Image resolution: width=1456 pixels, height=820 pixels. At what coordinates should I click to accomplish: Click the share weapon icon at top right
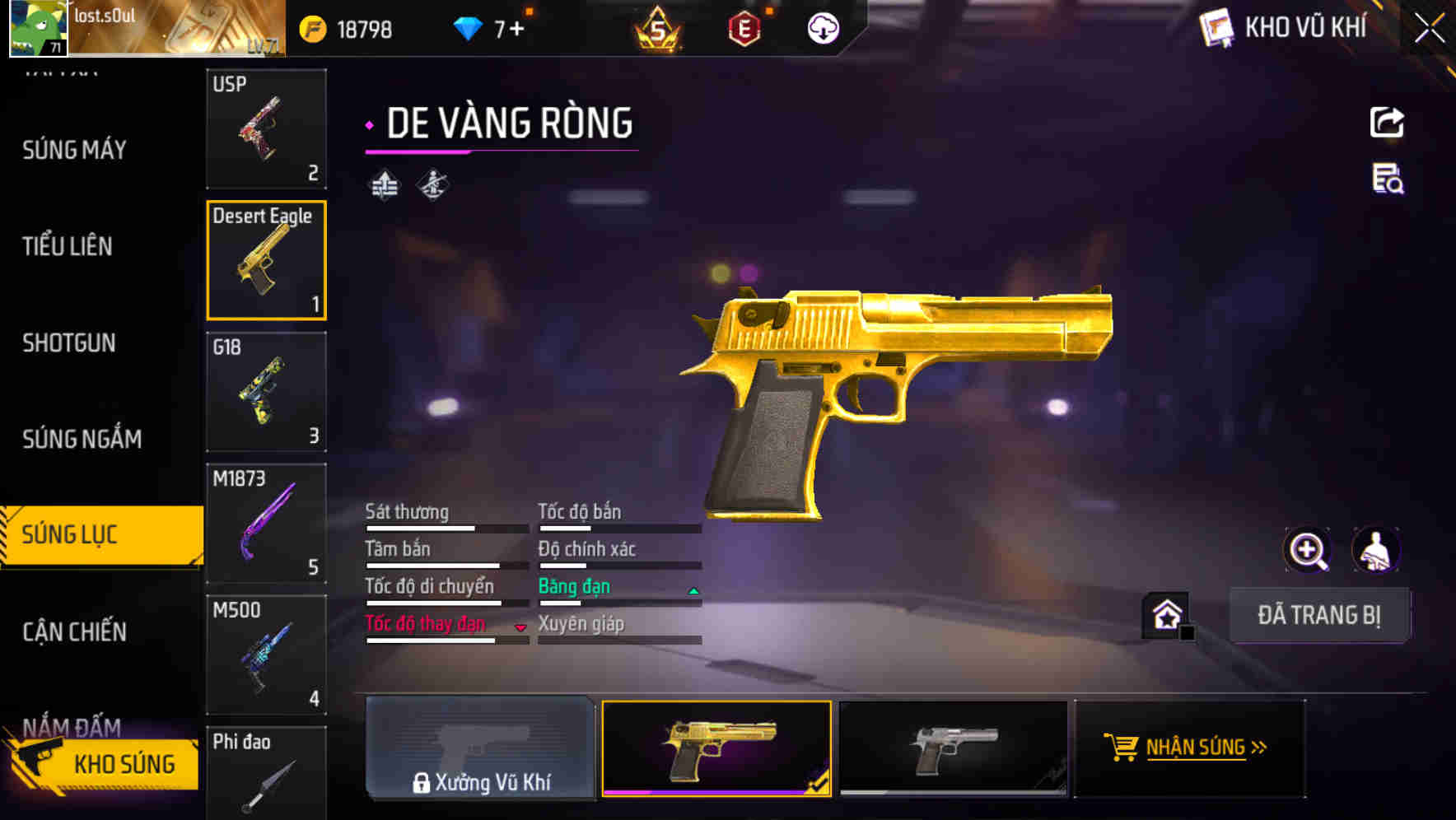[1388, 122]
